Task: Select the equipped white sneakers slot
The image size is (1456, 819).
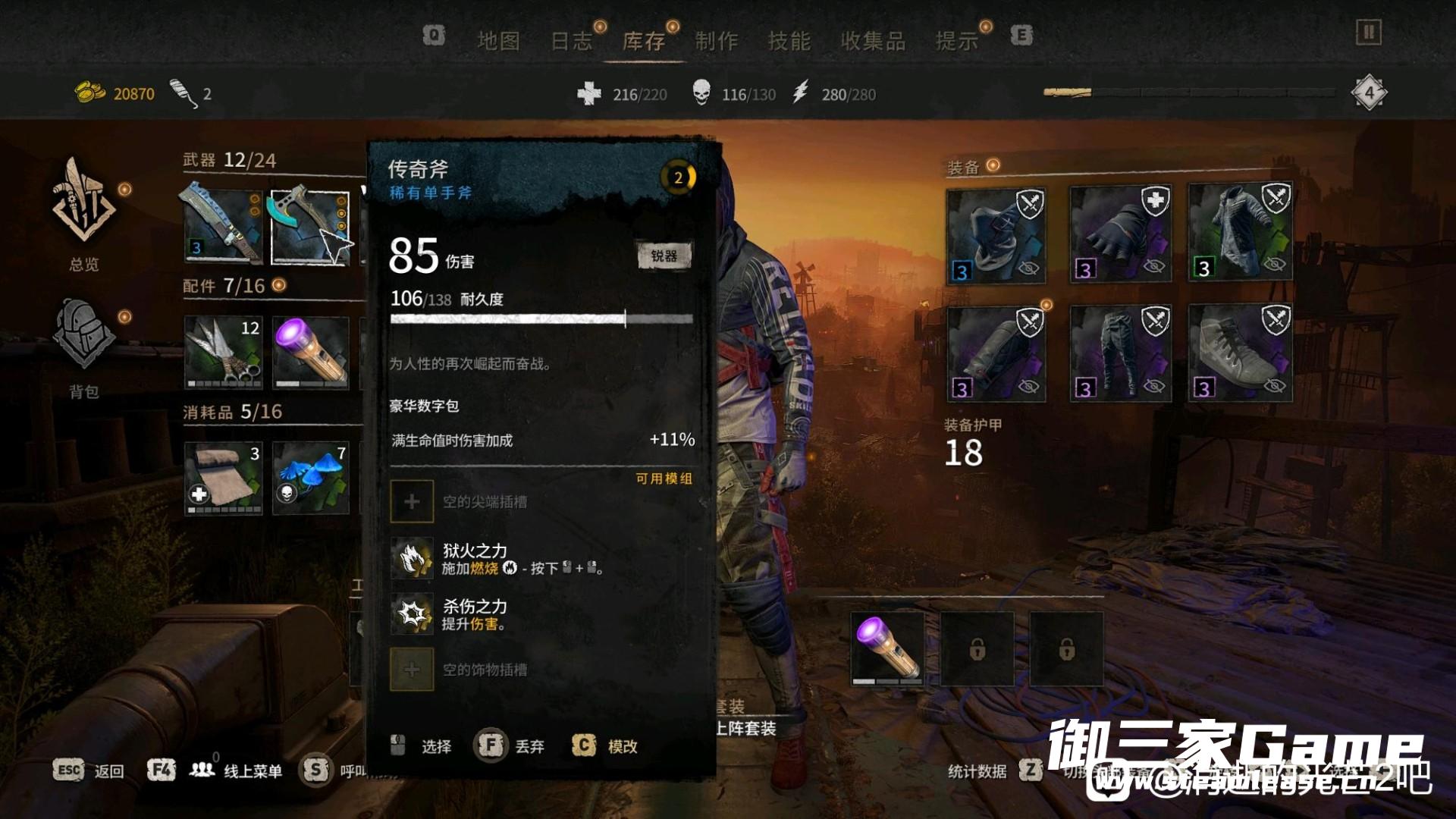Action: click(x=1241, y=353)
